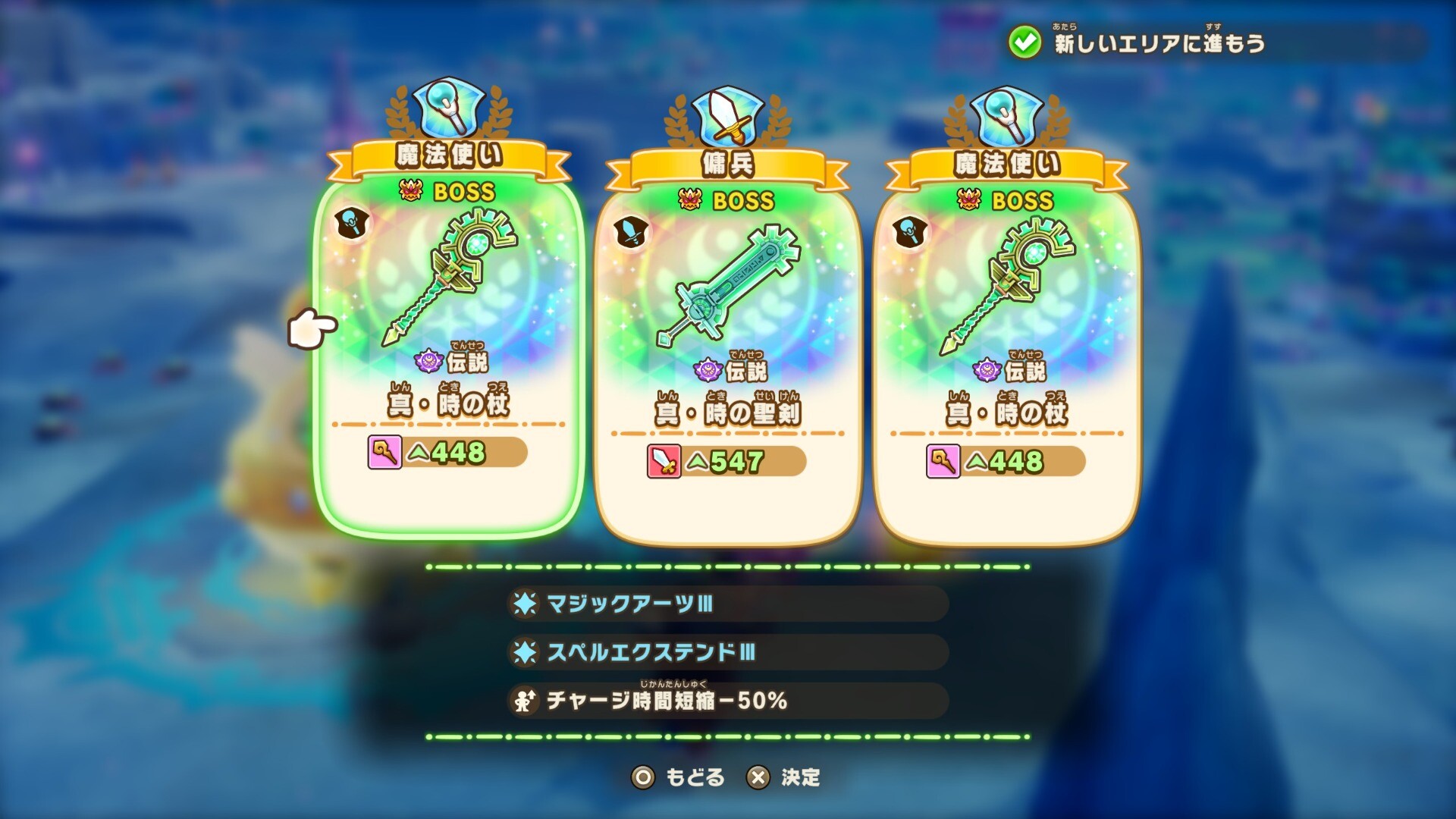Viewport: 1456px width, 819px height.
Task: Select the マジックアーツIII skill row
Action: [x=726, y=604]
